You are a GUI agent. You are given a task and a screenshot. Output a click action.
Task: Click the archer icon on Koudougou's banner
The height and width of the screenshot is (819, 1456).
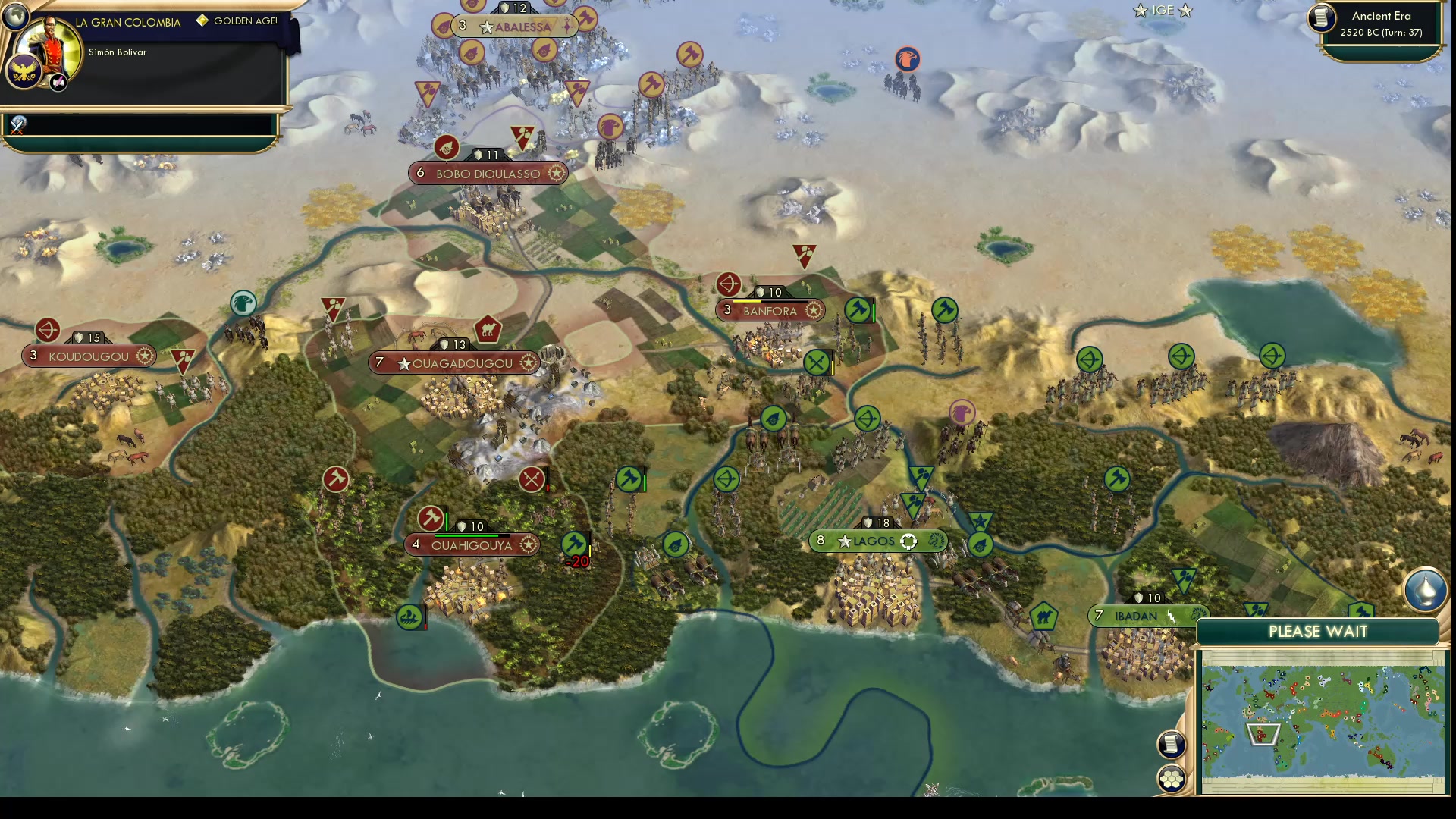(x=47, y=330)
